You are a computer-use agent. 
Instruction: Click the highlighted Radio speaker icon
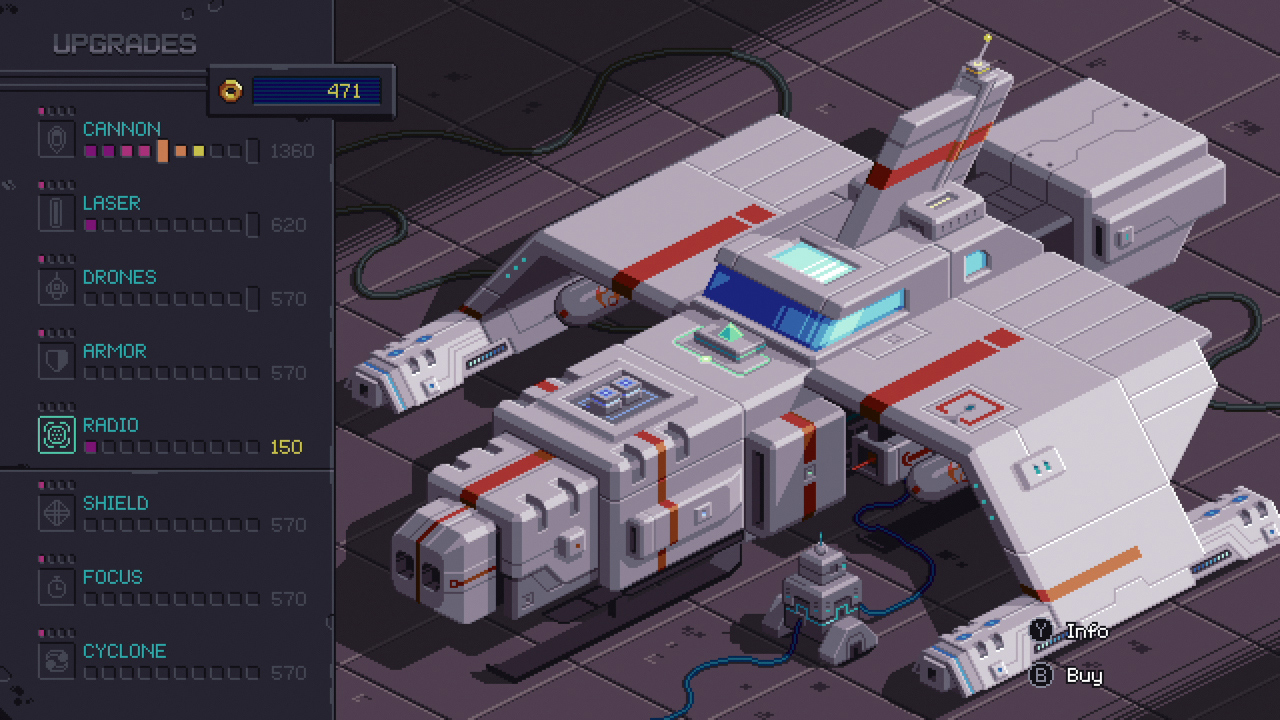coord(55,434)
